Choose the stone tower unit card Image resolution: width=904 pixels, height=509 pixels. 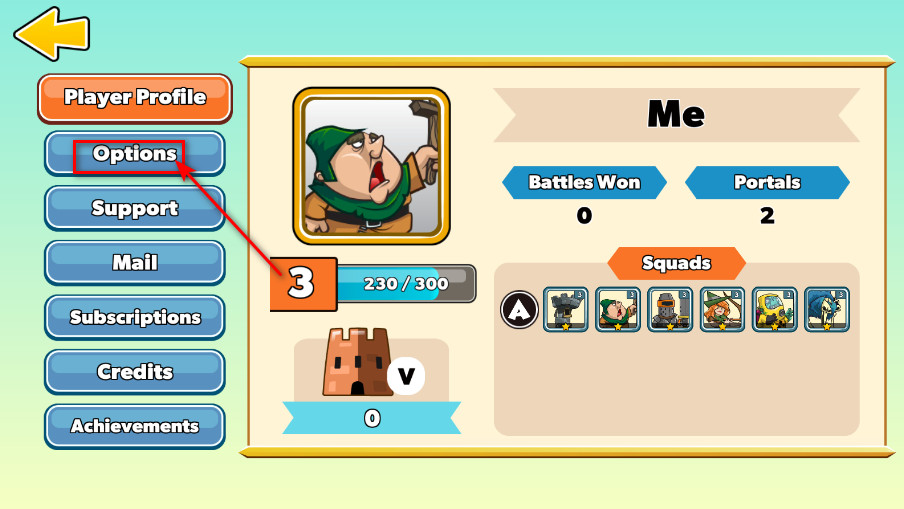pos(566,310)
